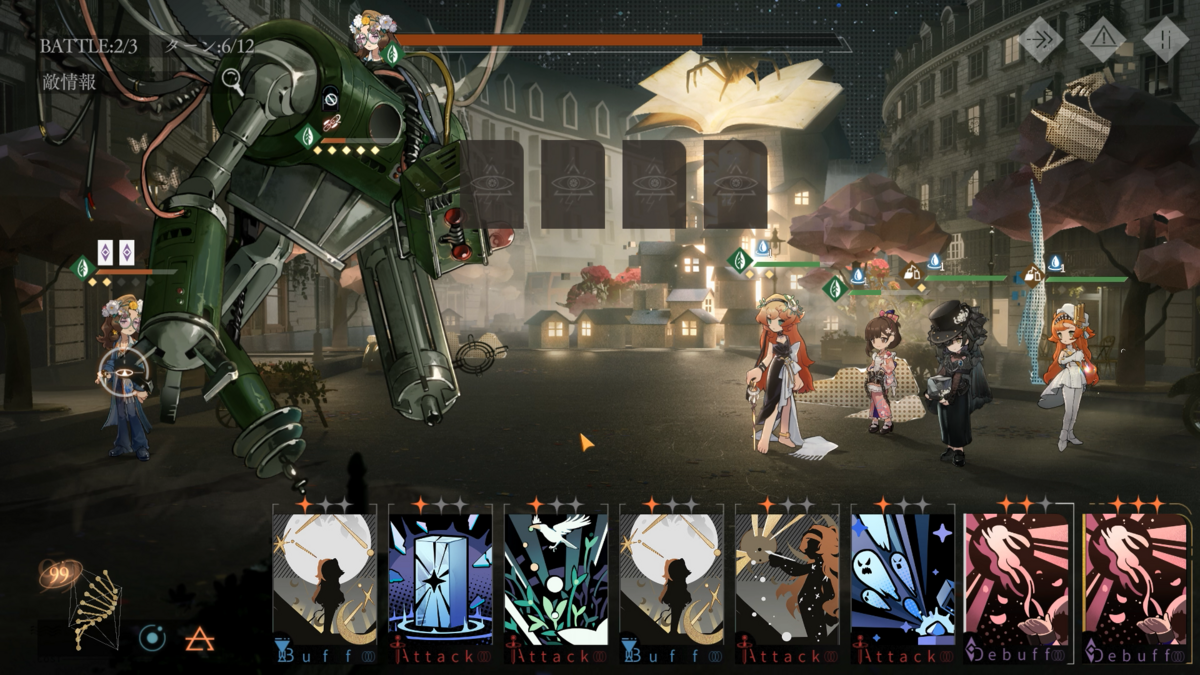Pause the battle with the pause button
The height and width of the screenshot is (675, 1200).
pos(1165,39)
